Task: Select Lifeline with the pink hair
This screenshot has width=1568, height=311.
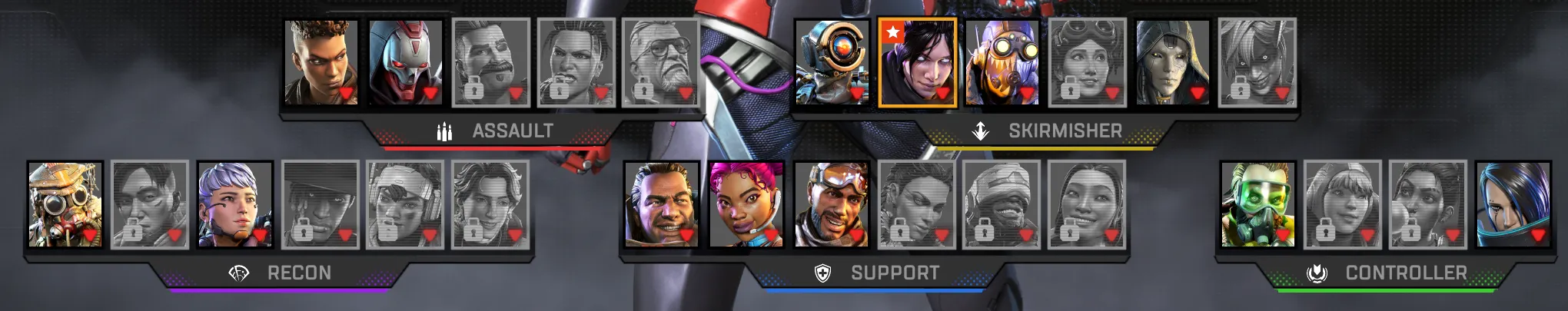Action: point(746,204)
